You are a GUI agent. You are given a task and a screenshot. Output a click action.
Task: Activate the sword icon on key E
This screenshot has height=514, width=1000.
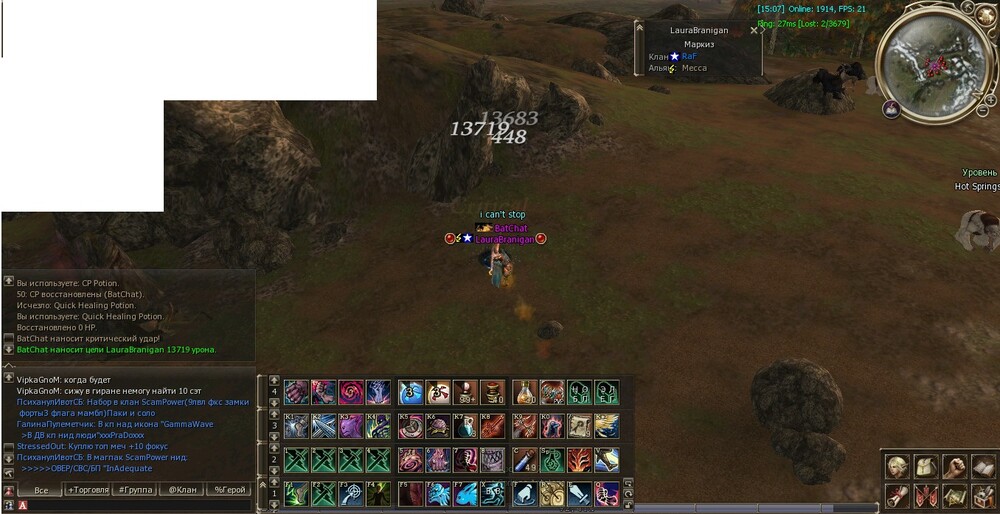coord(580,494)
